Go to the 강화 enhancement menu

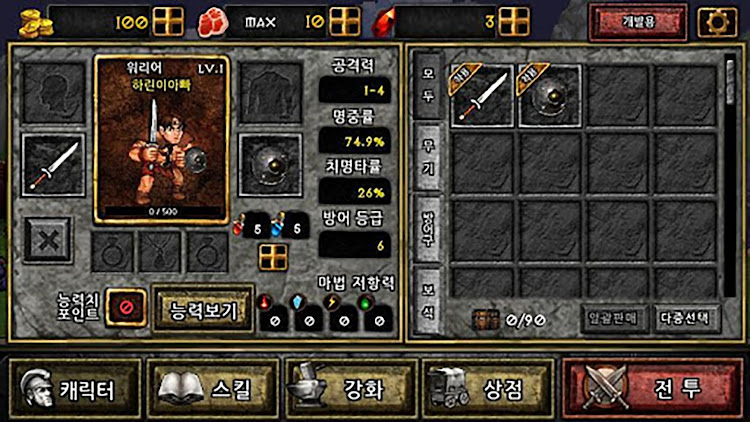coord(350,388)
